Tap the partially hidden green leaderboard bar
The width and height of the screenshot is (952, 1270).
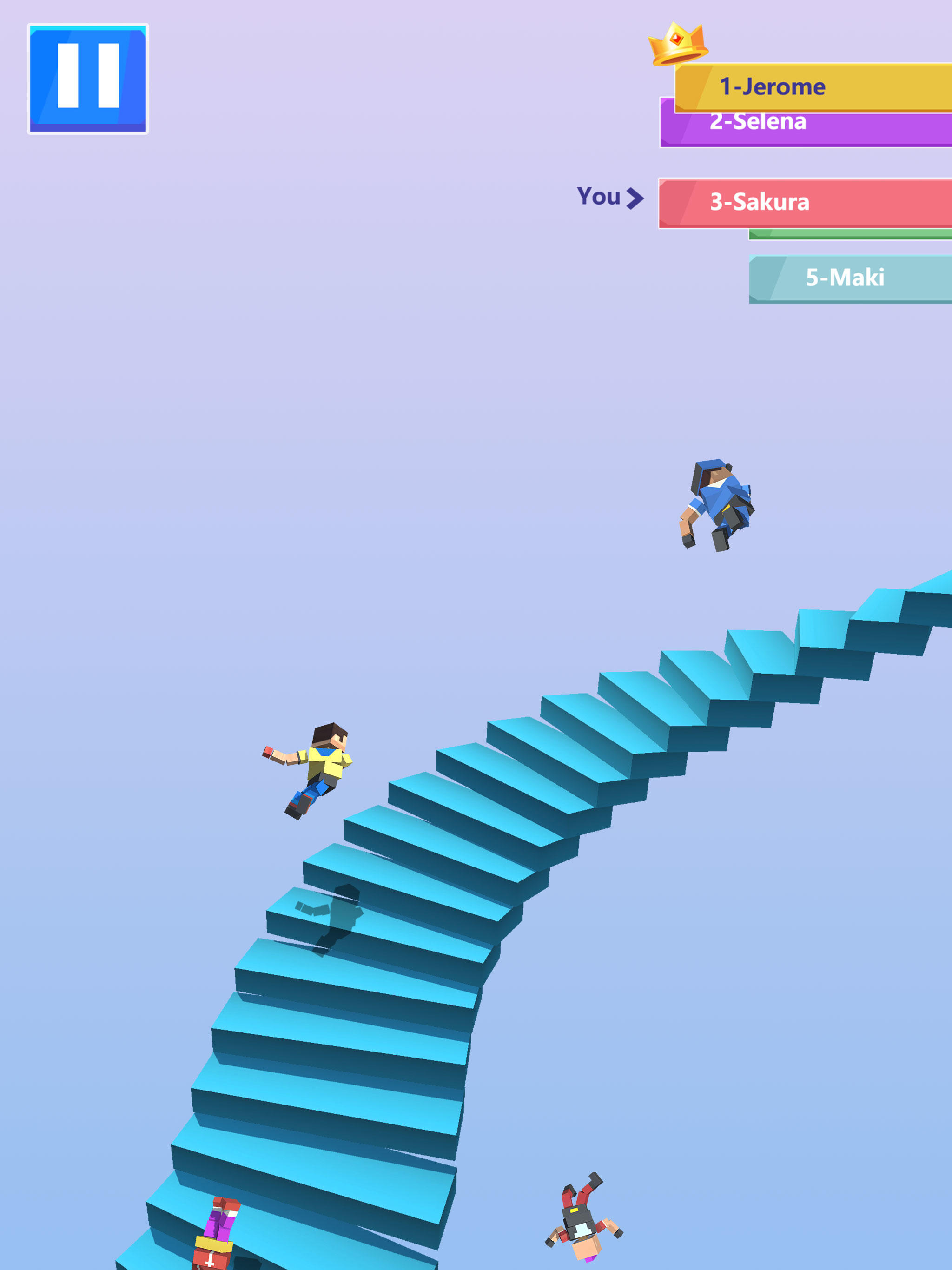[x=850, y=234]
